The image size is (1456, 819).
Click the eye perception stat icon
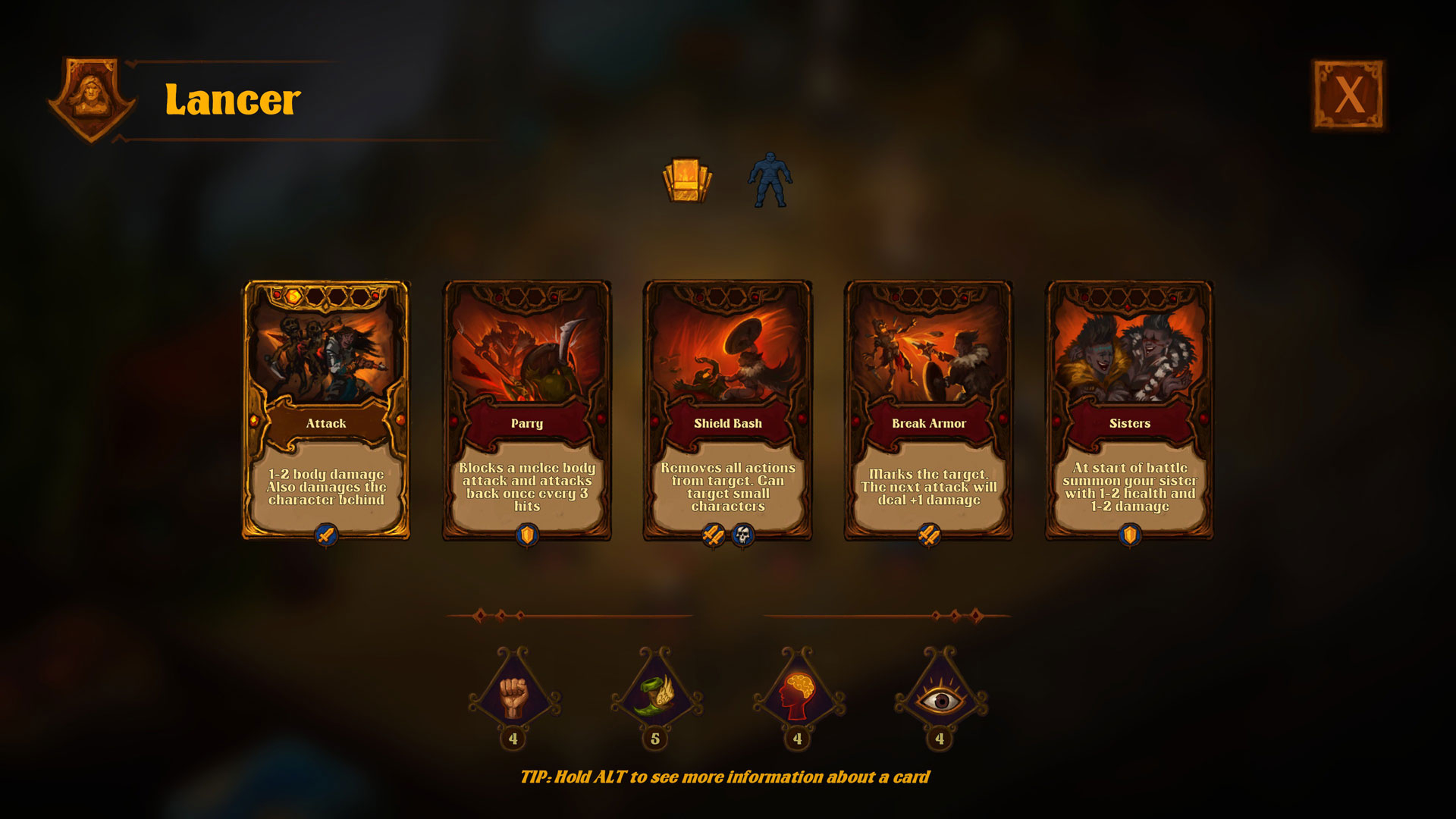pyautogui.click(x=940, y=698)
